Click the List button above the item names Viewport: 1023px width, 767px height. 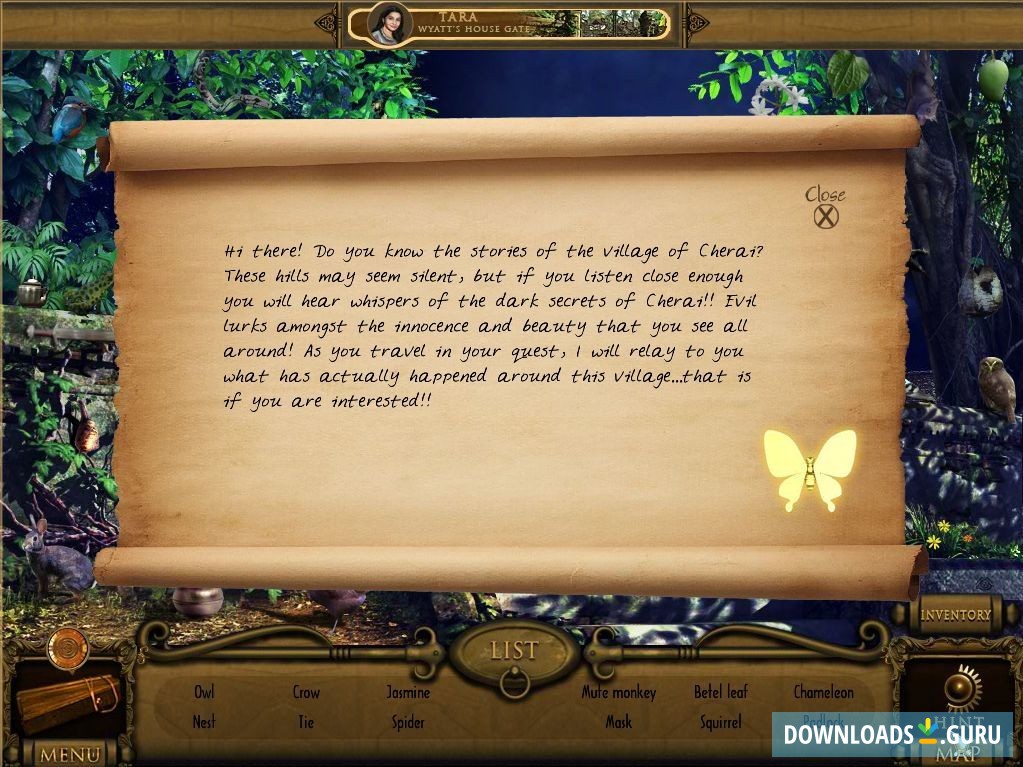(x=514, y=651)
